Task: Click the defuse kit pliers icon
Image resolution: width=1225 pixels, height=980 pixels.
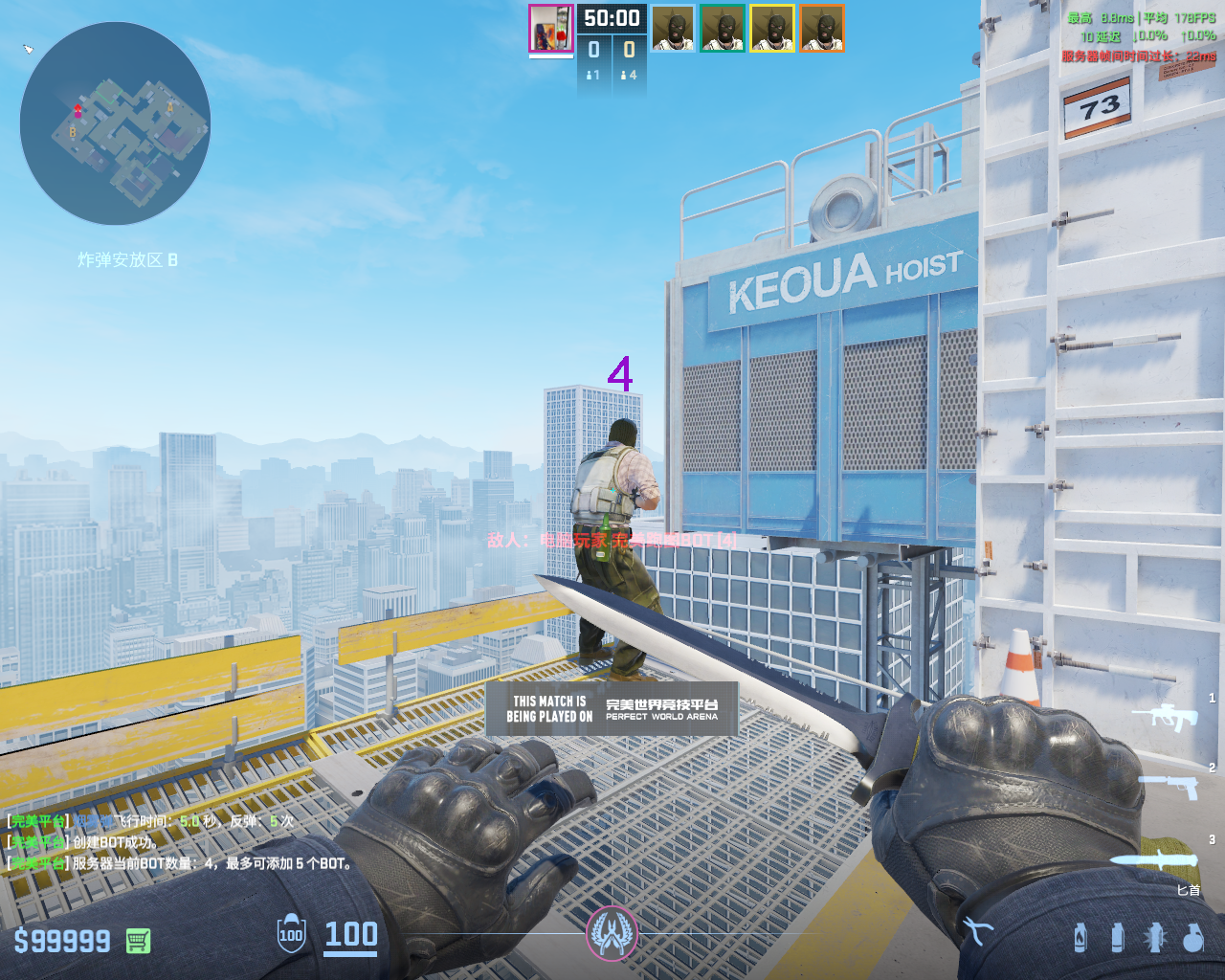Action: coord(976,930)
